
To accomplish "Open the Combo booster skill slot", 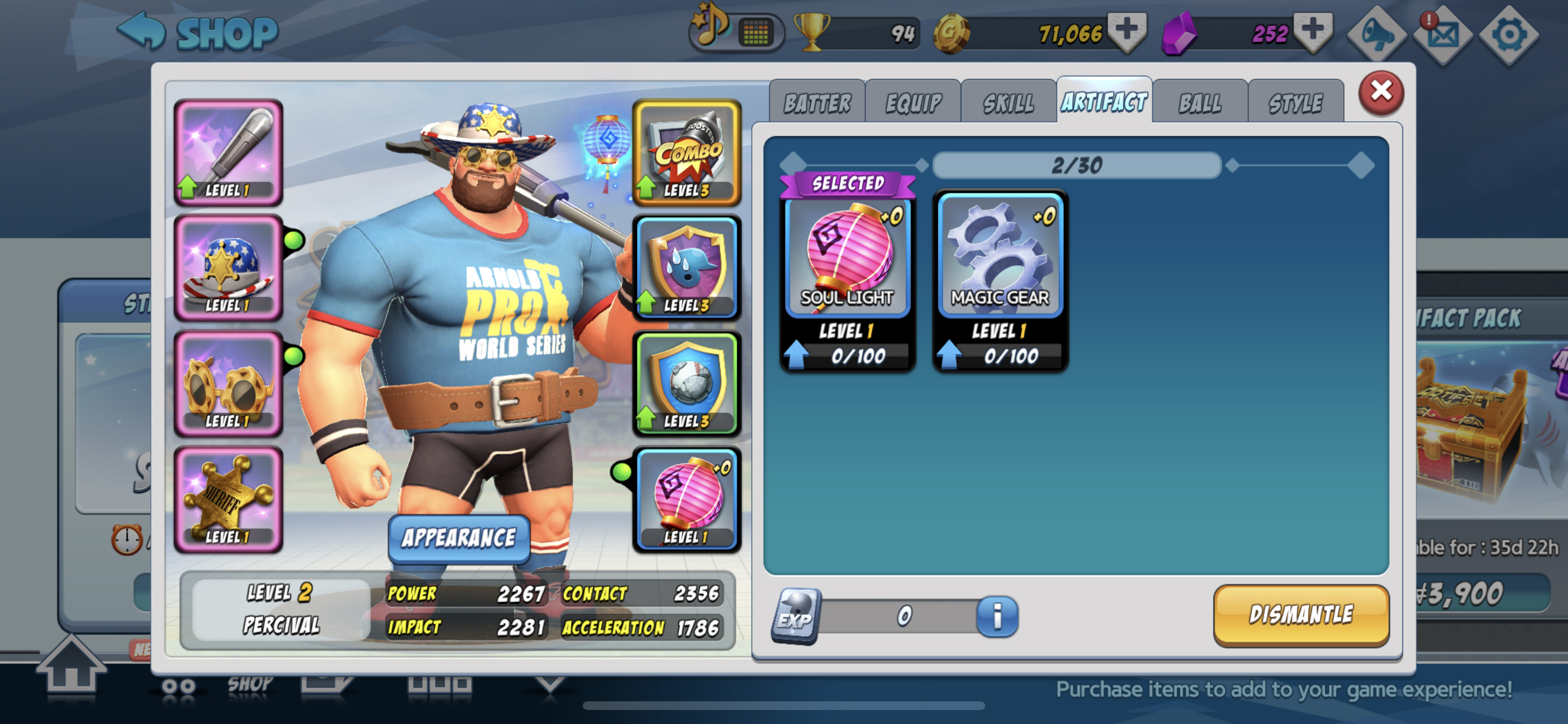I will coord(687,152).
